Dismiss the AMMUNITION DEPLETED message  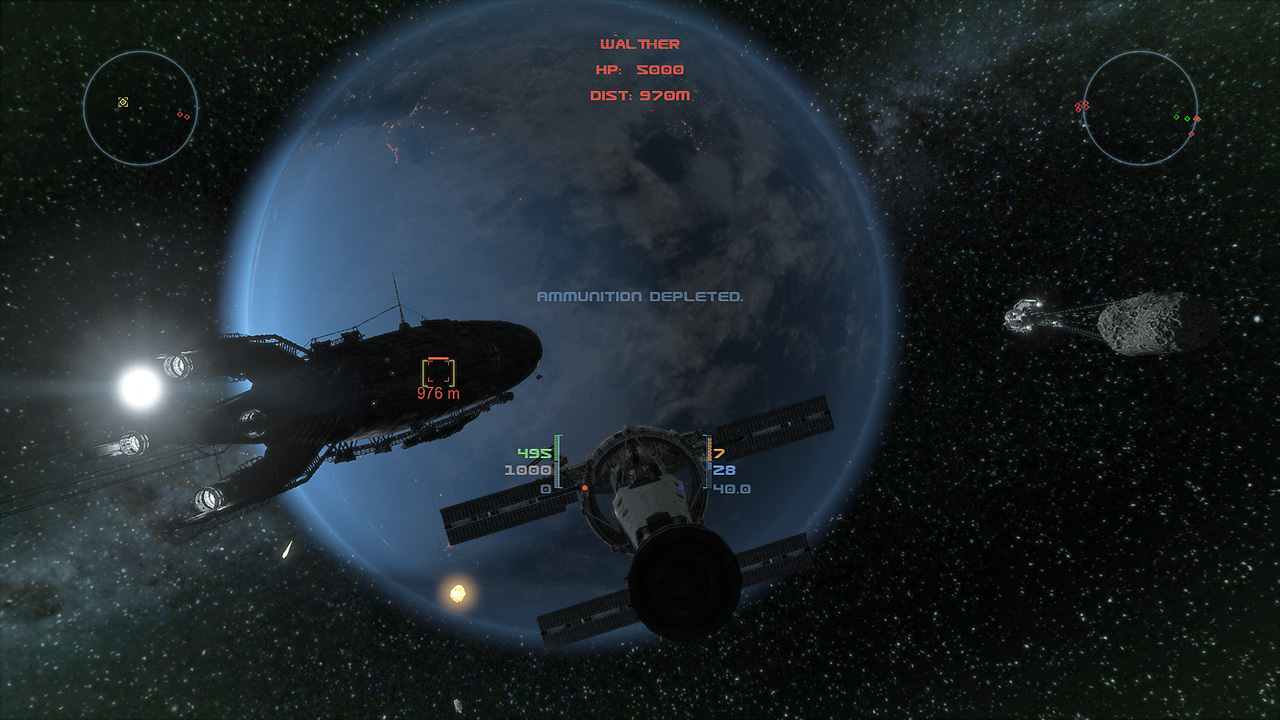640,296
